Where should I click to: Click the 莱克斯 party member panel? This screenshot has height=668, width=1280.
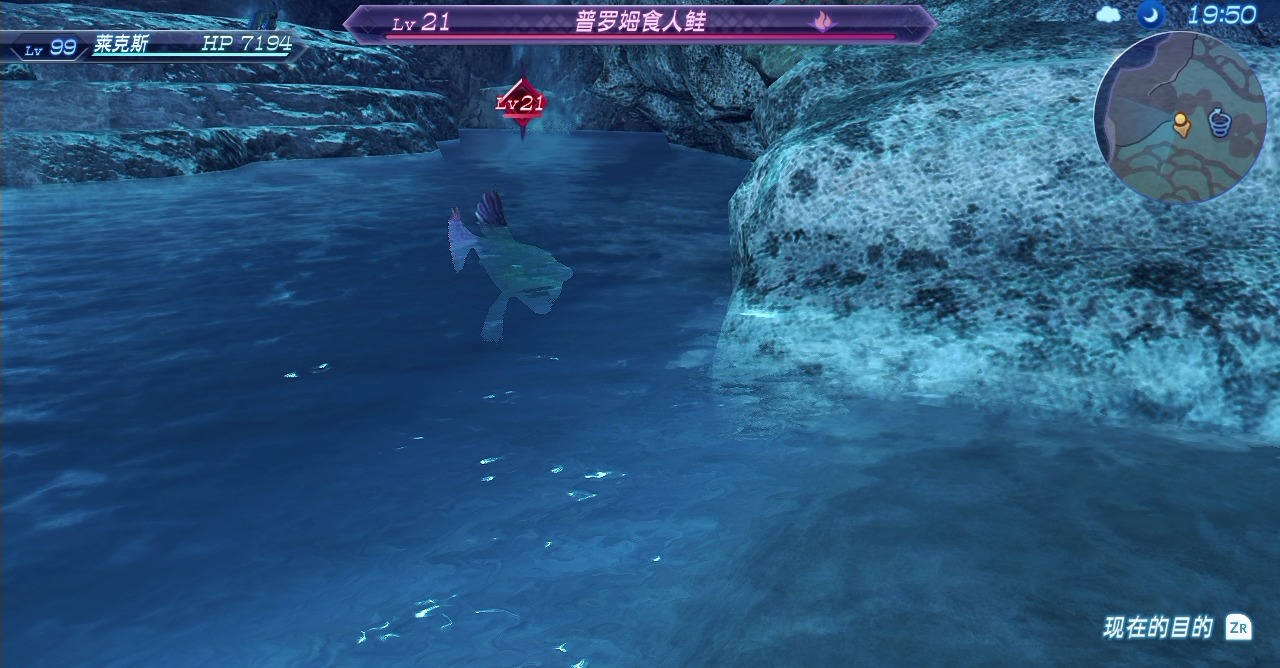point(155,46)
